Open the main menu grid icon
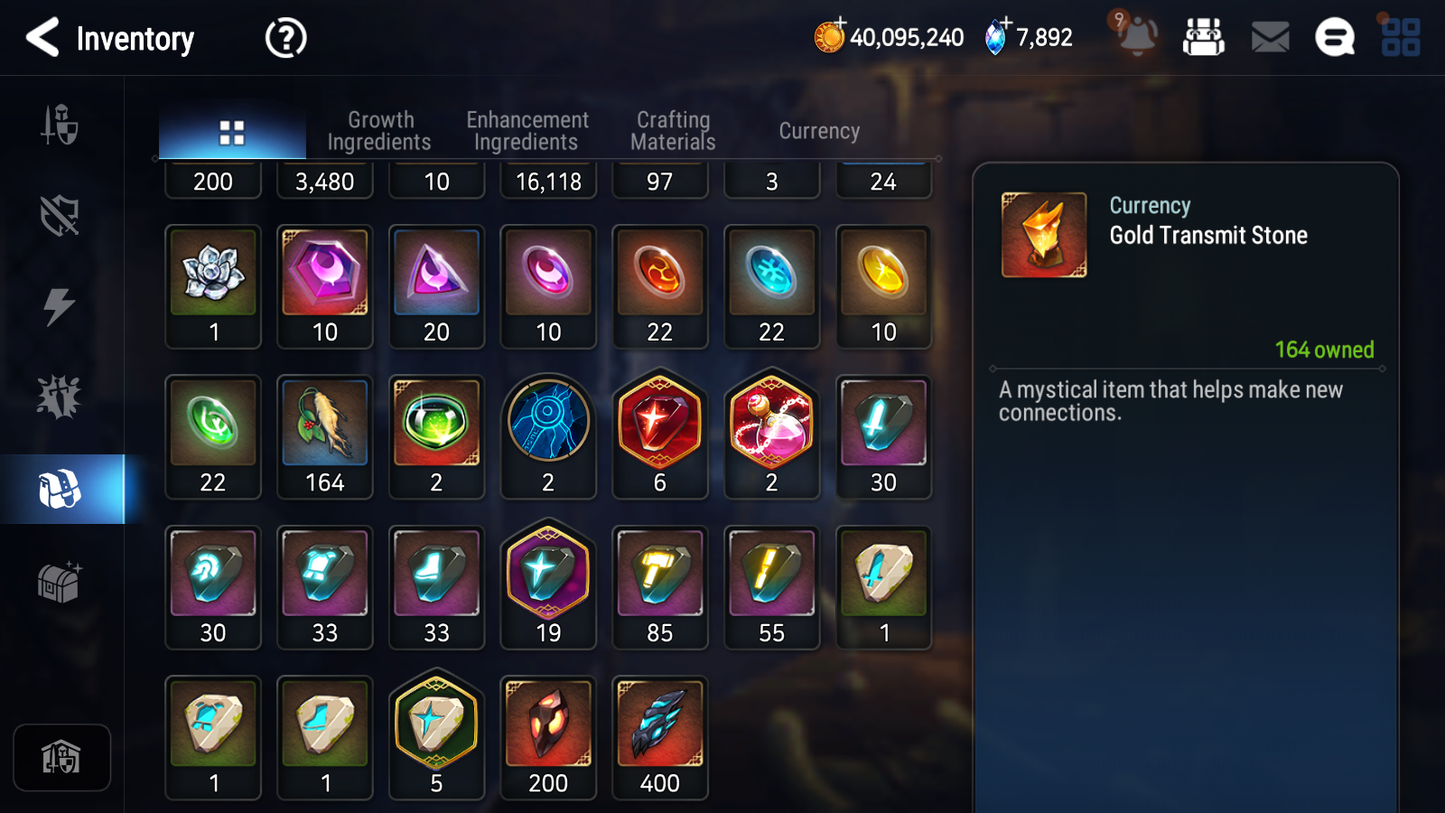This screenshot has width=1445, height=813. tap(1399, 36)
